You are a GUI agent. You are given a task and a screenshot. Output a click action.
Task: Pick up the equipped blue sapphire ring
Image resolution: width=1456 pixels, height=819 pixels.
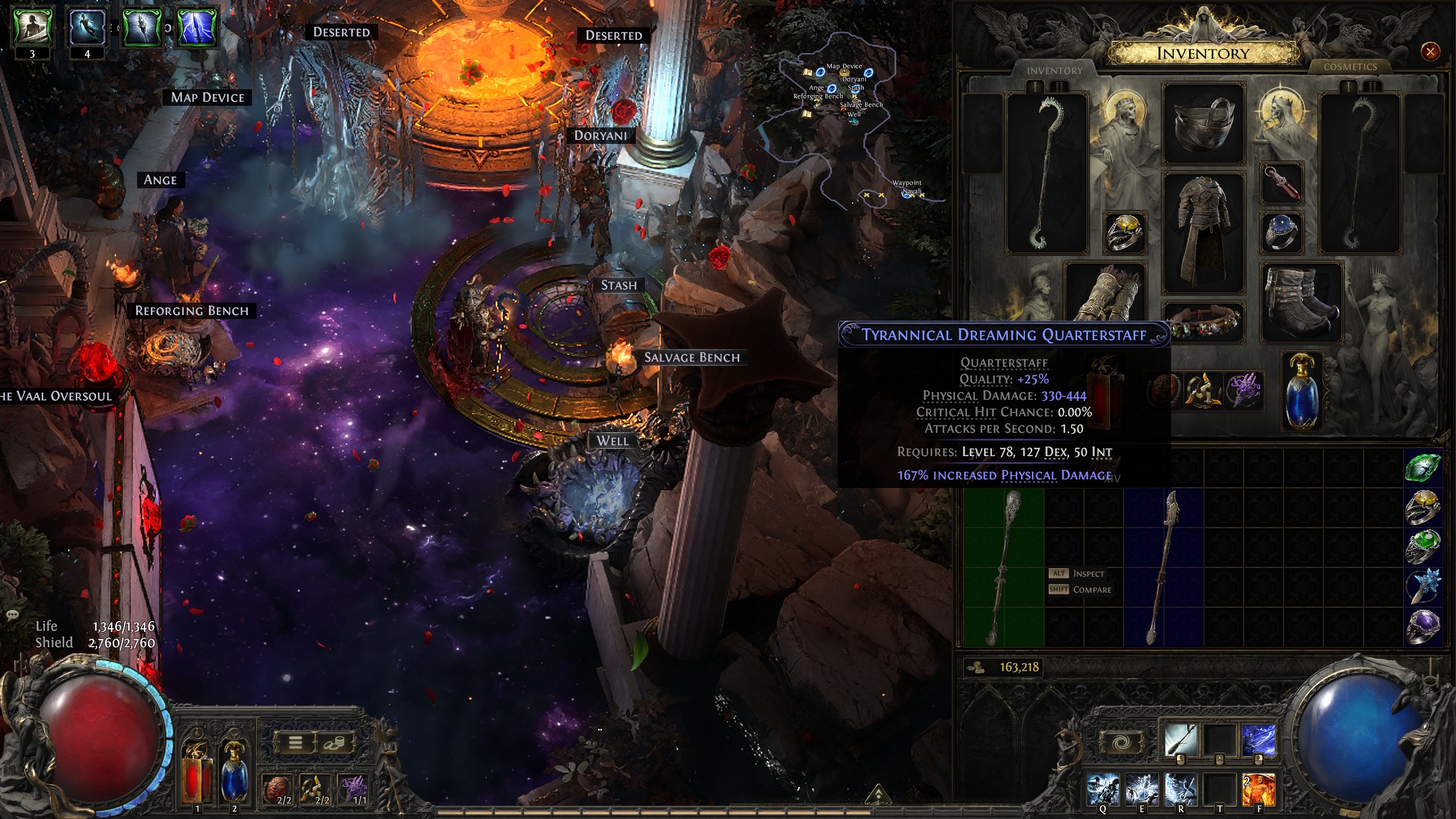click(x=1281, y=231)
